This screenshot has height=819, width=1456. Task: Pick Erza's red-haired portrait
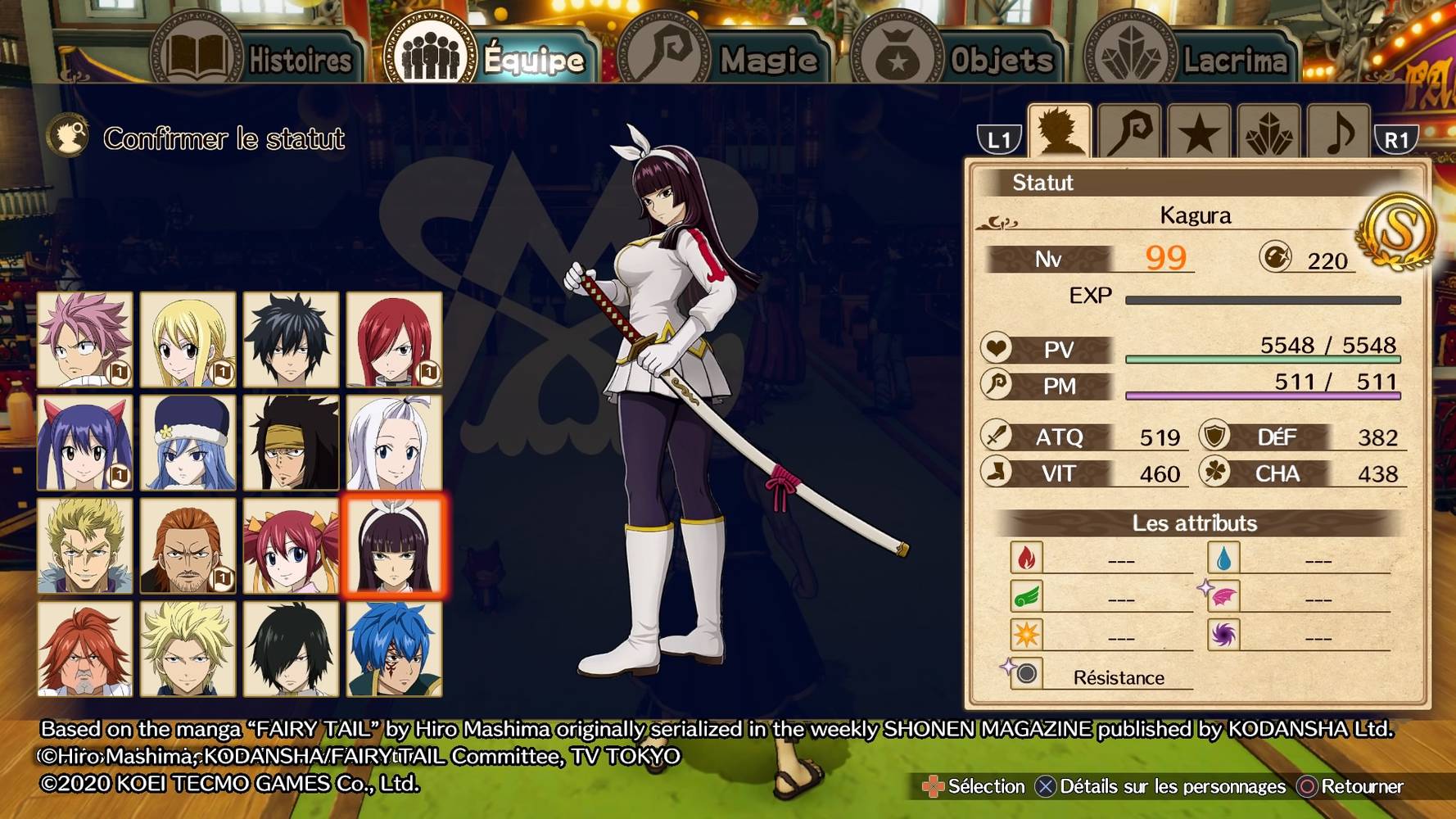click(x=394, y=339)
